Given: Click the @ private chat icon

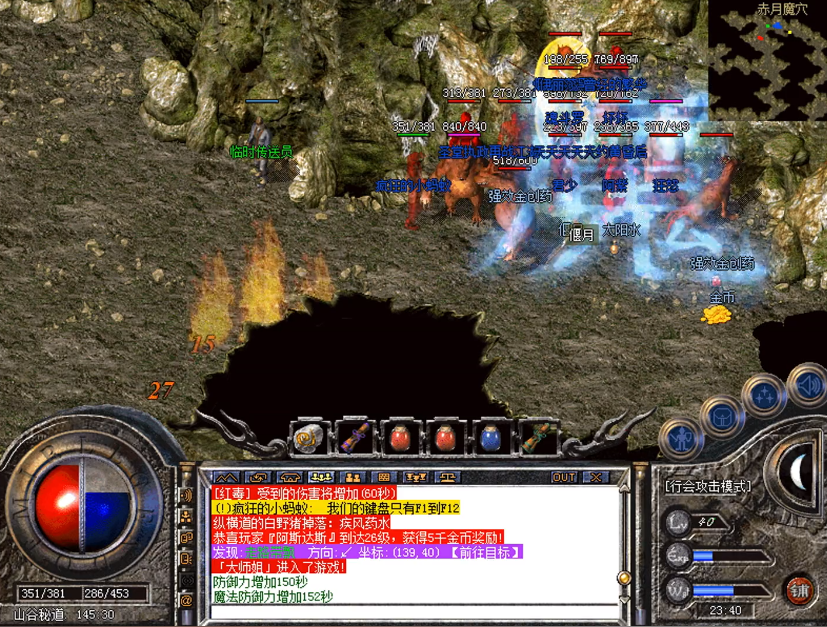Looking at the screenshot, I should pyautogui.click(x=186, y=600).
